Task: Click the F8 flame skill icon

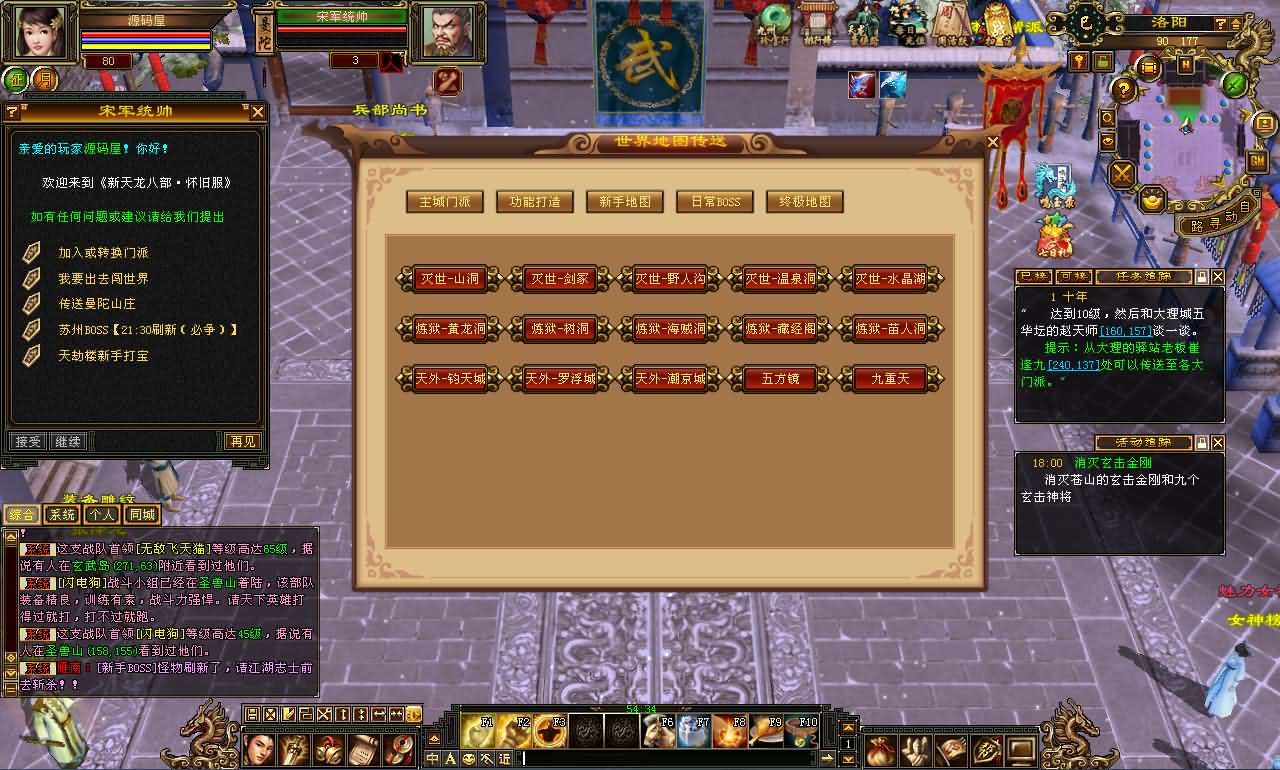Action: pos(731,734)
